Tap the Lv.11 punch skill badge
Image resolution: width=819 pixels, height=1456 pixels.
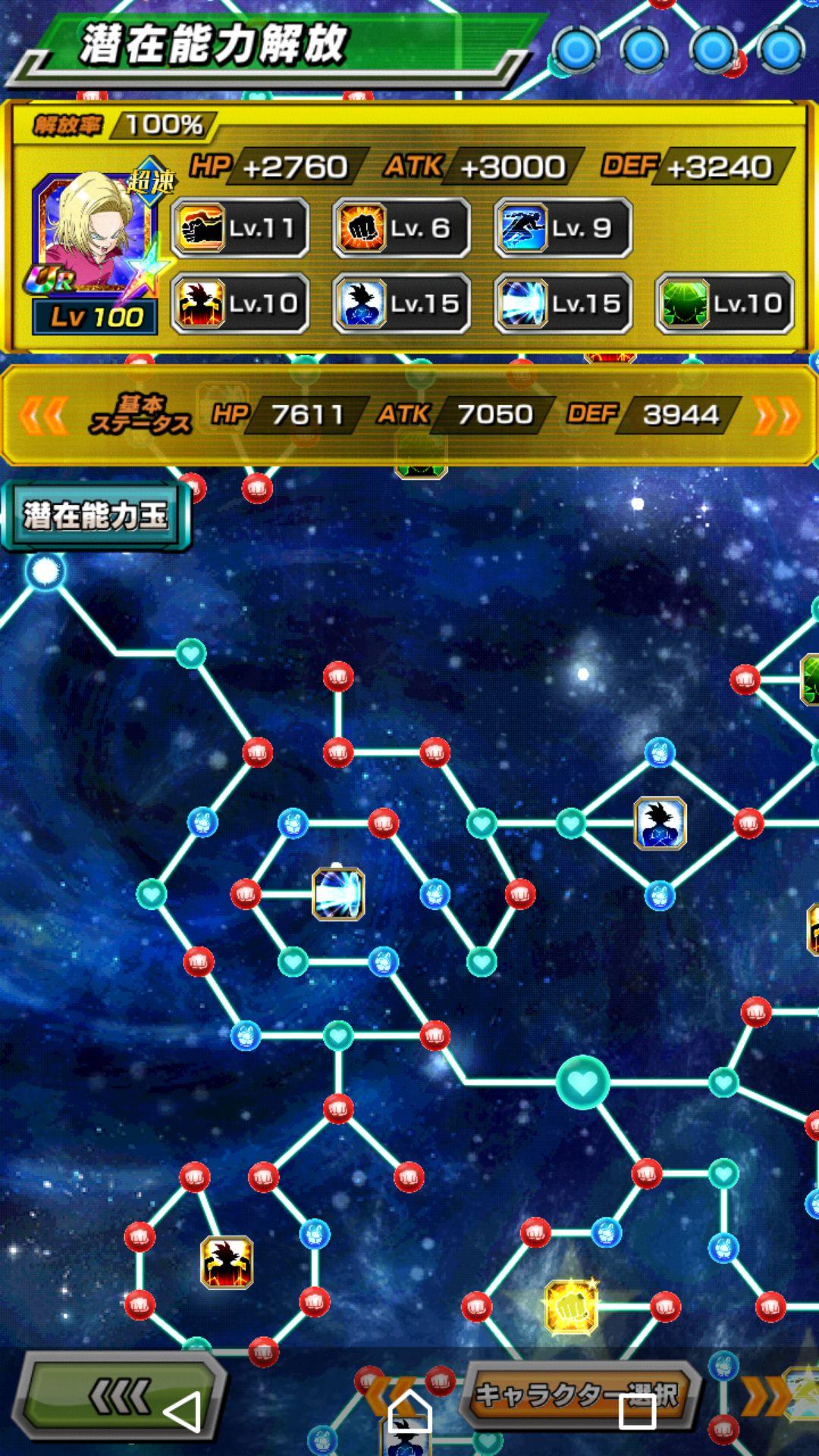(x=240, y=227)
